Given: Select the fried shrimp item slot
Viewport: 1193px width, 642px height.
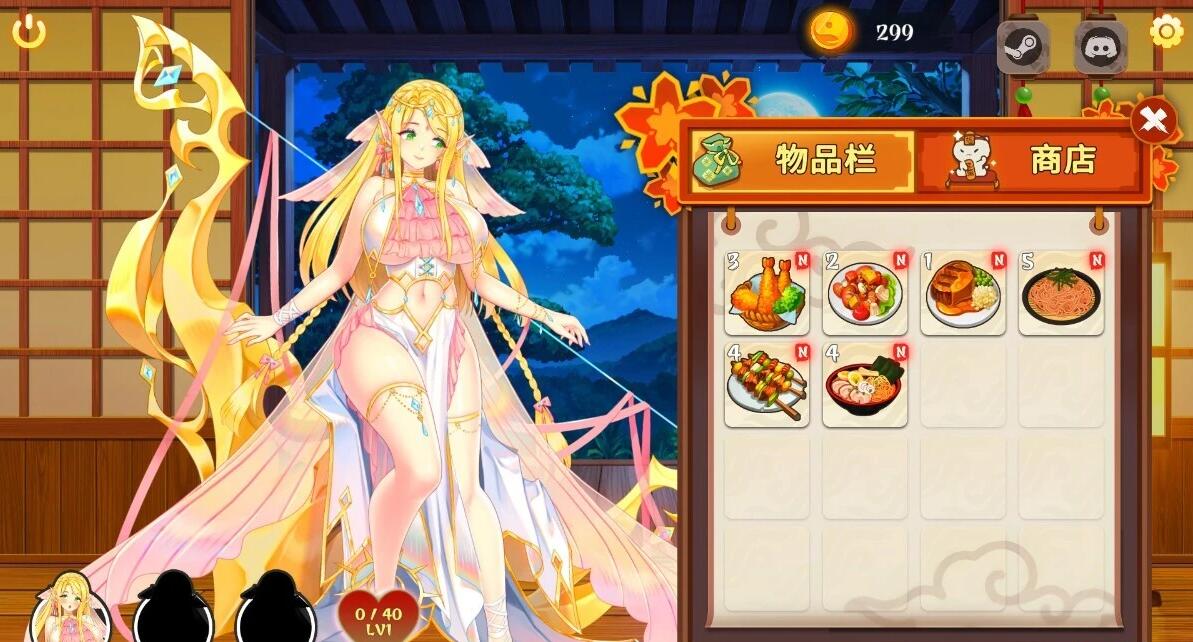Looking at the screenshot, I should 767,293.
